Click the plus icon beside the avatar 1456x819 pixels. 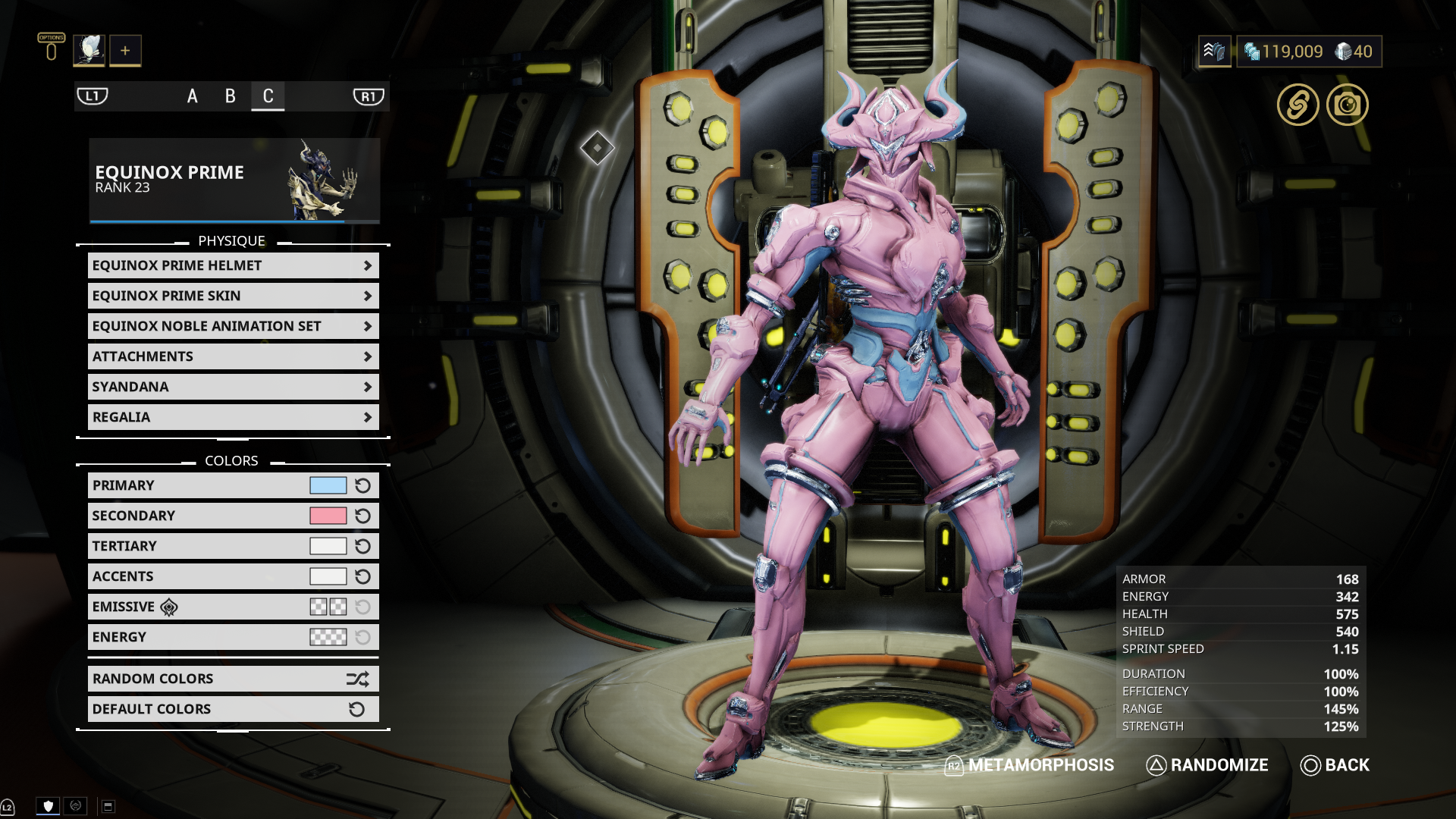click(125, 51)
